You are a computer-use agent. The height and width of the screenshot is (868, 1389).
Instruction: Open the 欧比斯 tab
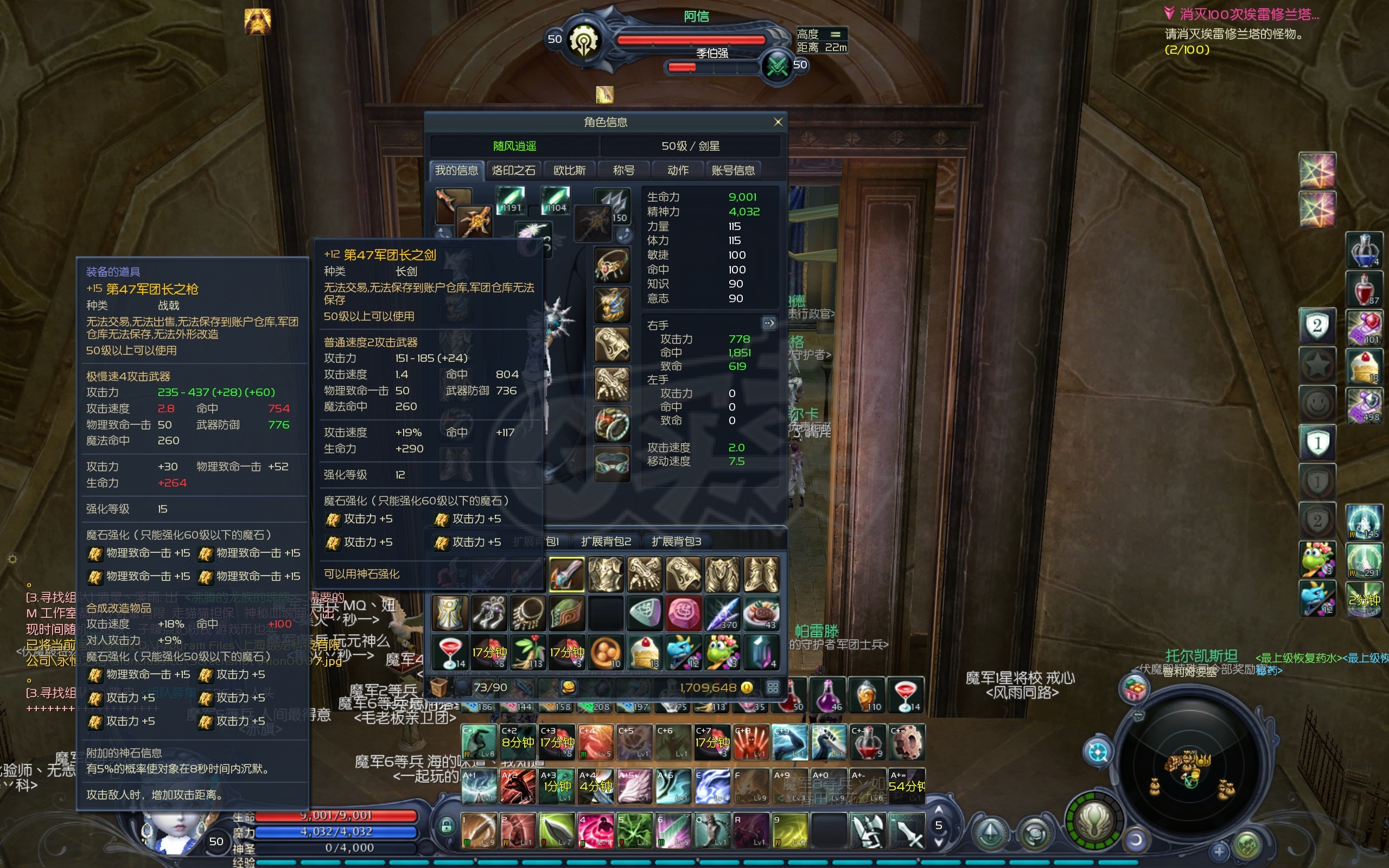pos(569,170)
